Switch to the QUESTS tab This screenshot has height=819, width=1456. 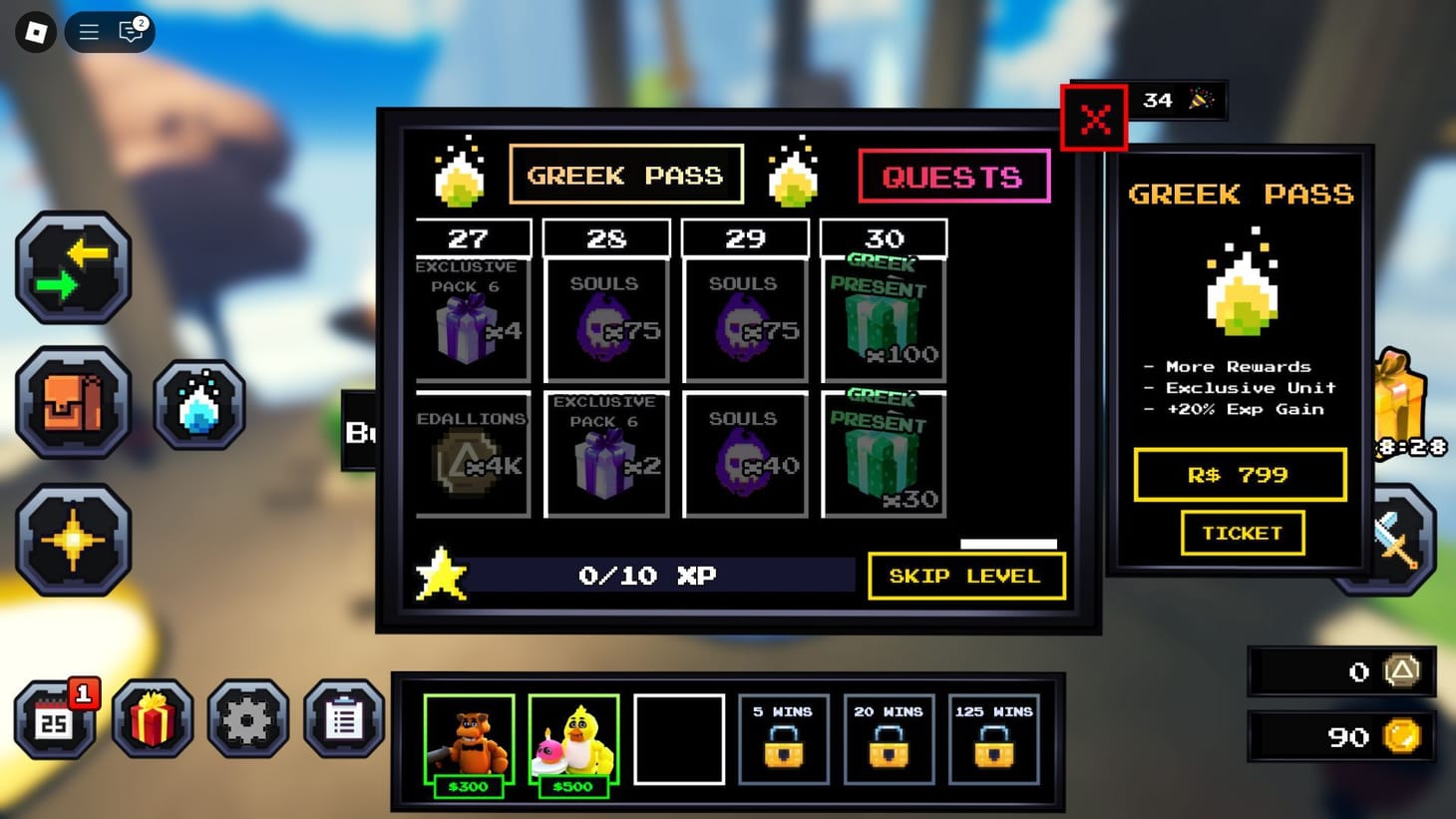953,176
